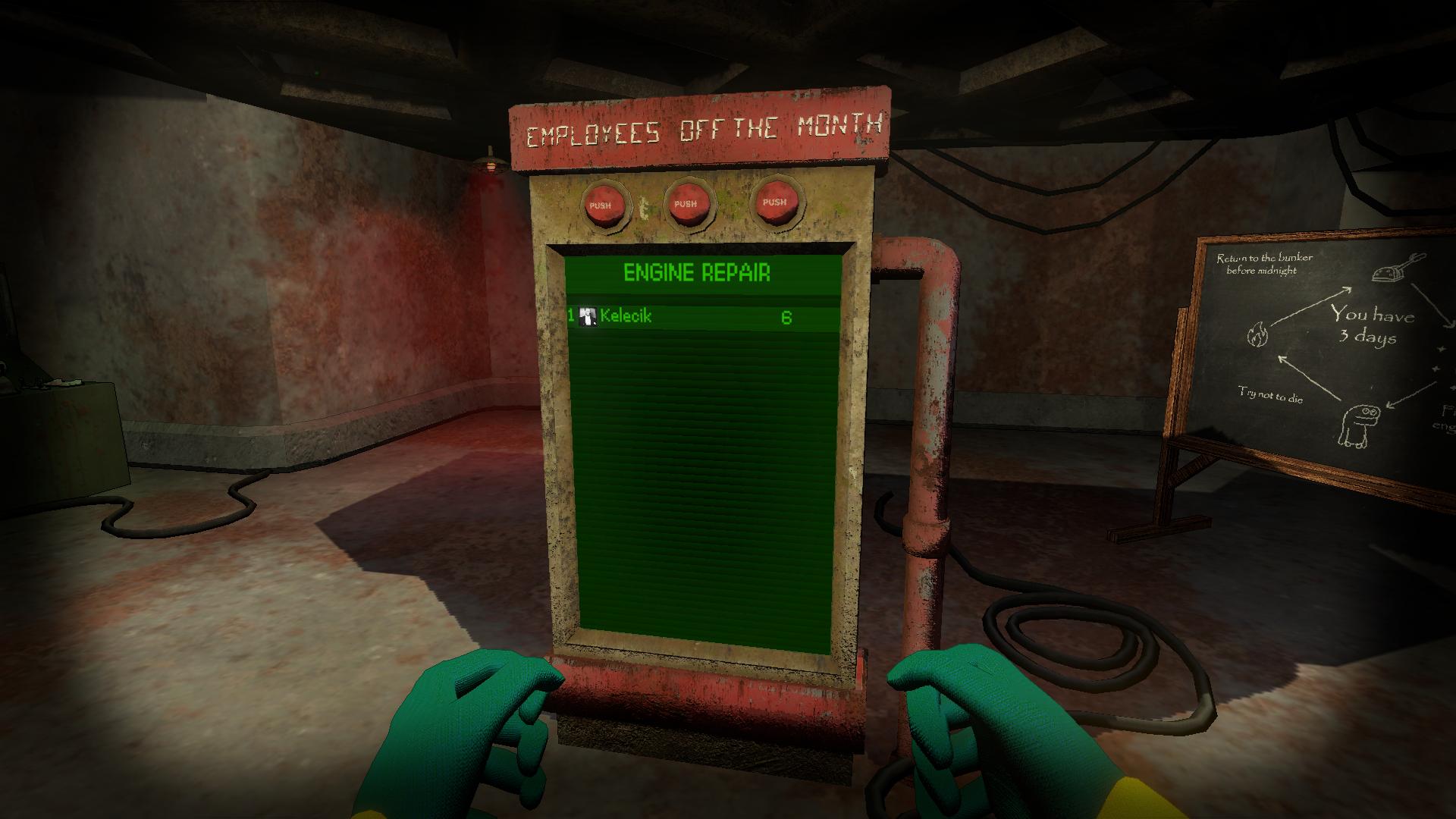The image size is (1456, 819).
Task: Select the ENGINE REPAIR category header
Action: pyautogui.click(x=698, y=273)
